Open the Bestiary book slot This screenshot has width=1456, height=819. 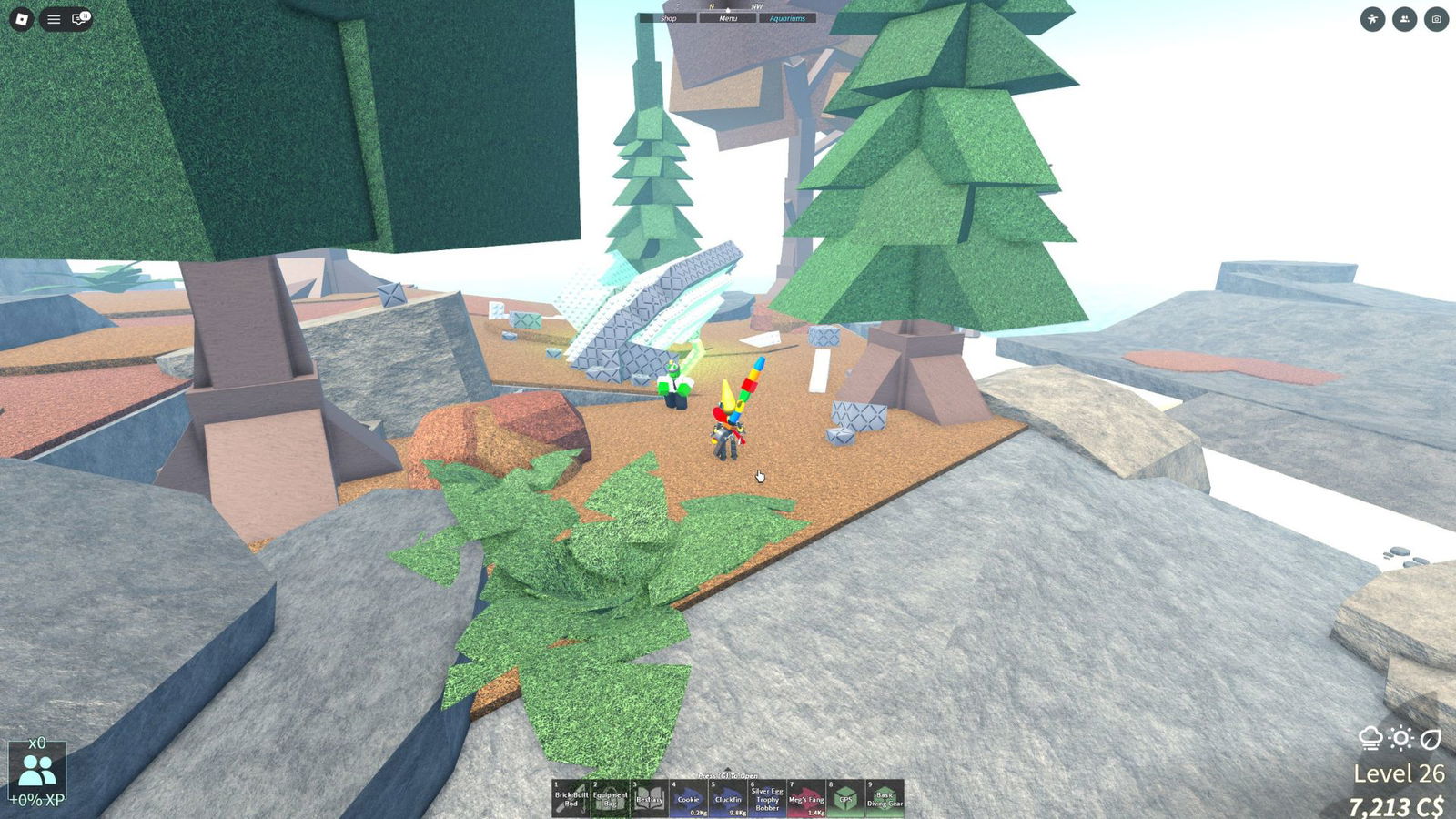(x=649, y=798)
